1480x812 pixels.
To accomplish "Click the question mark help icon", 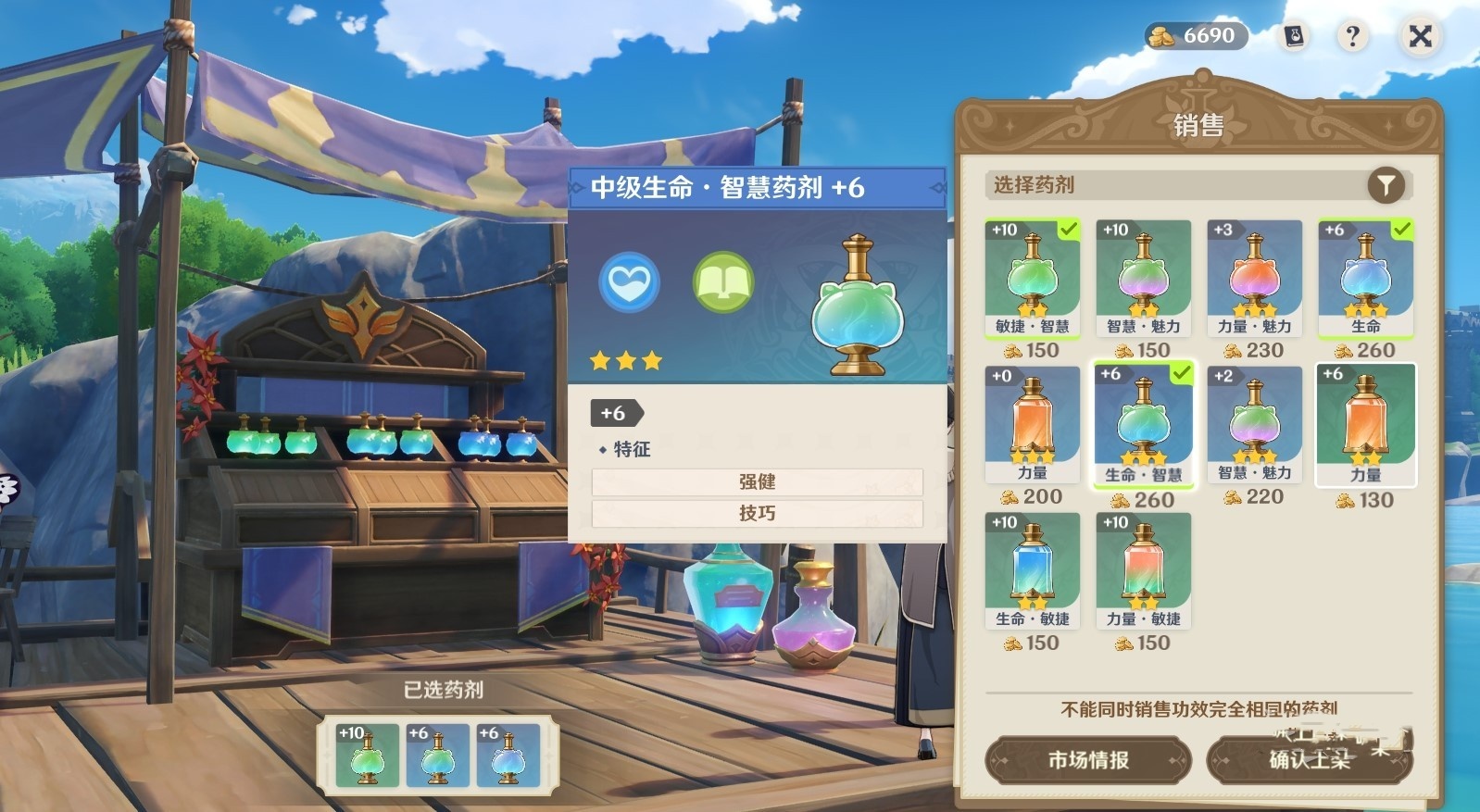I will (x=1351, y=36).
